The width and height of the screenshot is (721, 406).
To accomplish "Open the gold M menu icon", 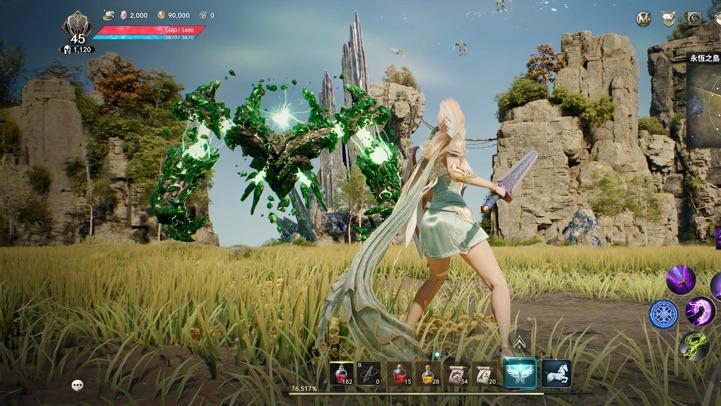I will [x=644, y=18].
